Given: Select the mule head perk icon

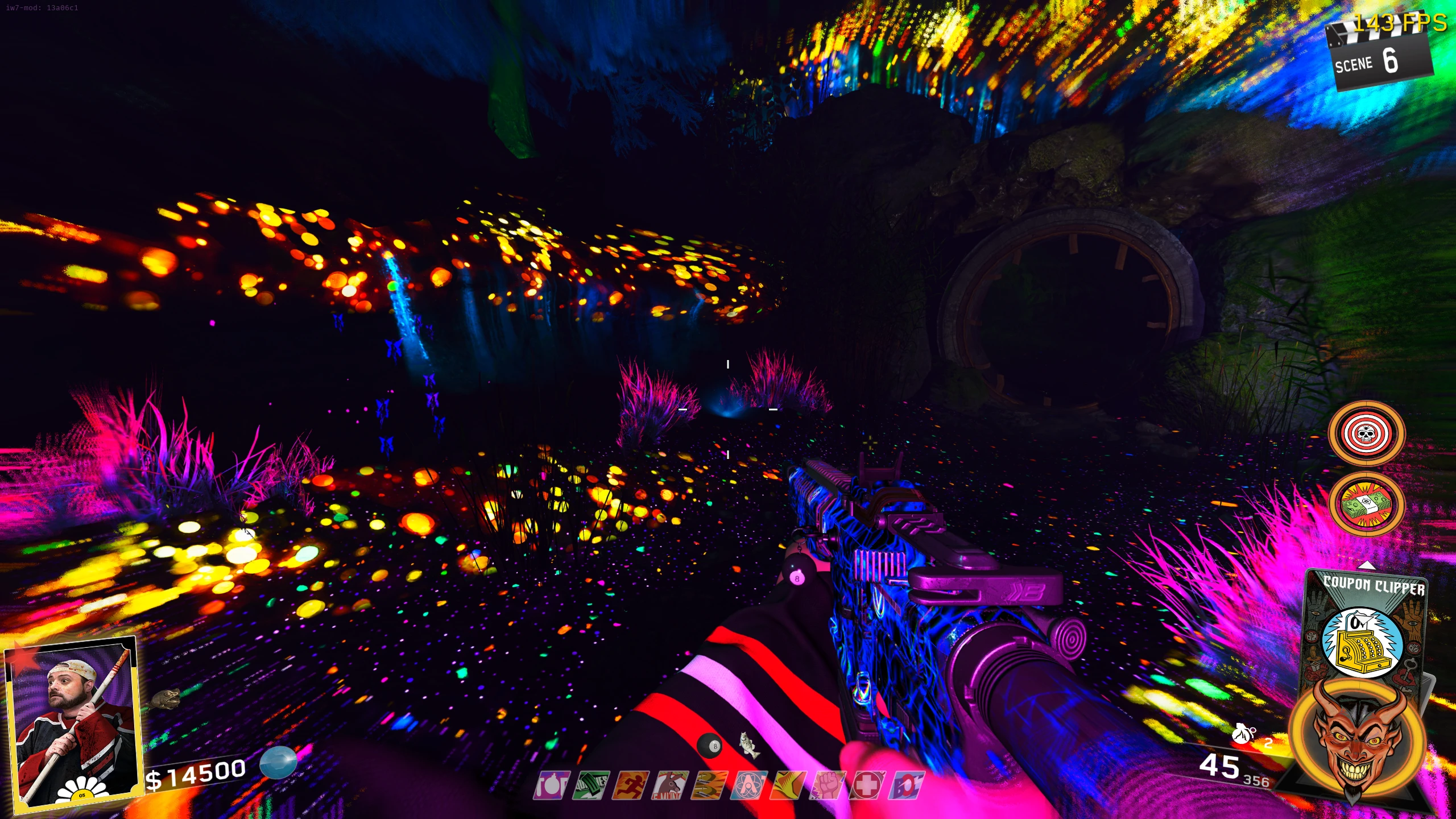Looking at the screenshot, I should pyautogui.click(x=669, y=785).
